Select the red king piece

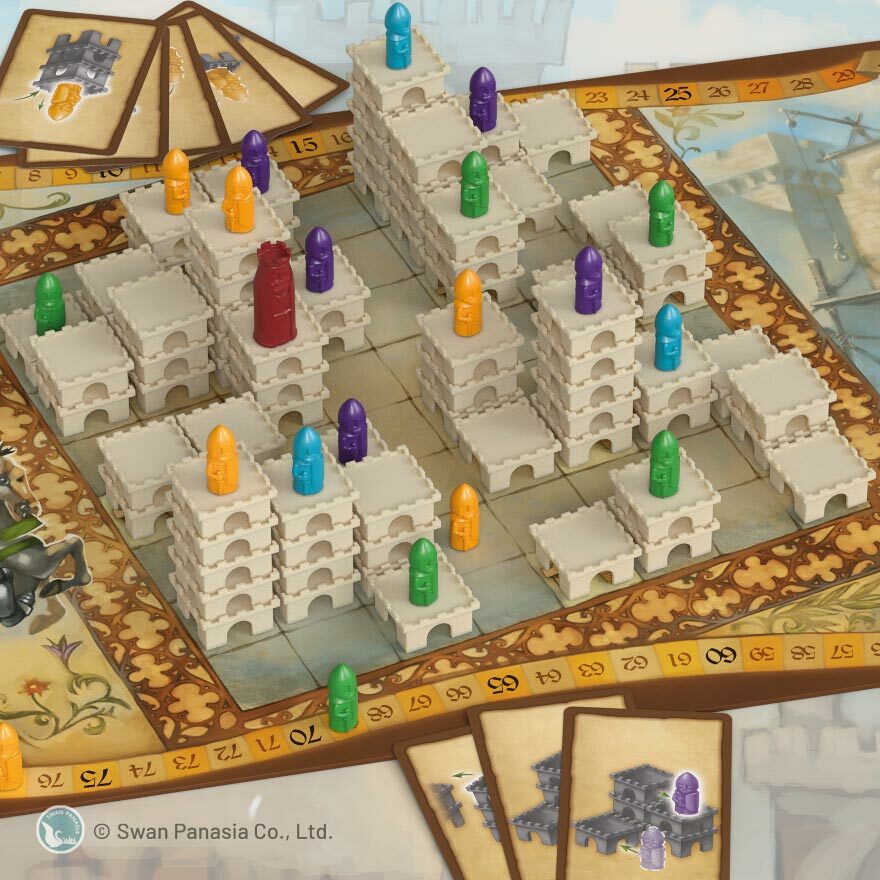tap(275, 294)
